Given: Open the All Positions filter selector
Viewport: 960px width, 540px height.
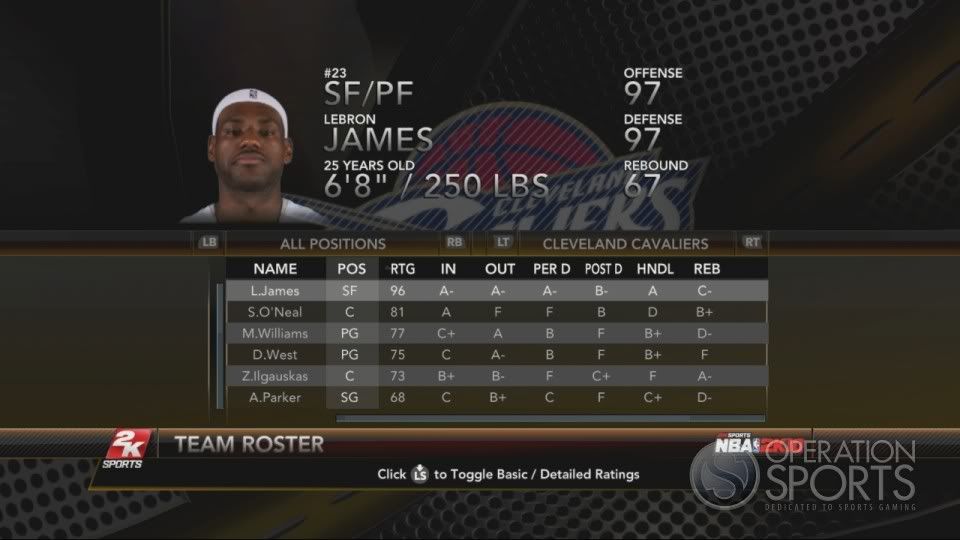Looking at the screenshot, I should point(333,243).
